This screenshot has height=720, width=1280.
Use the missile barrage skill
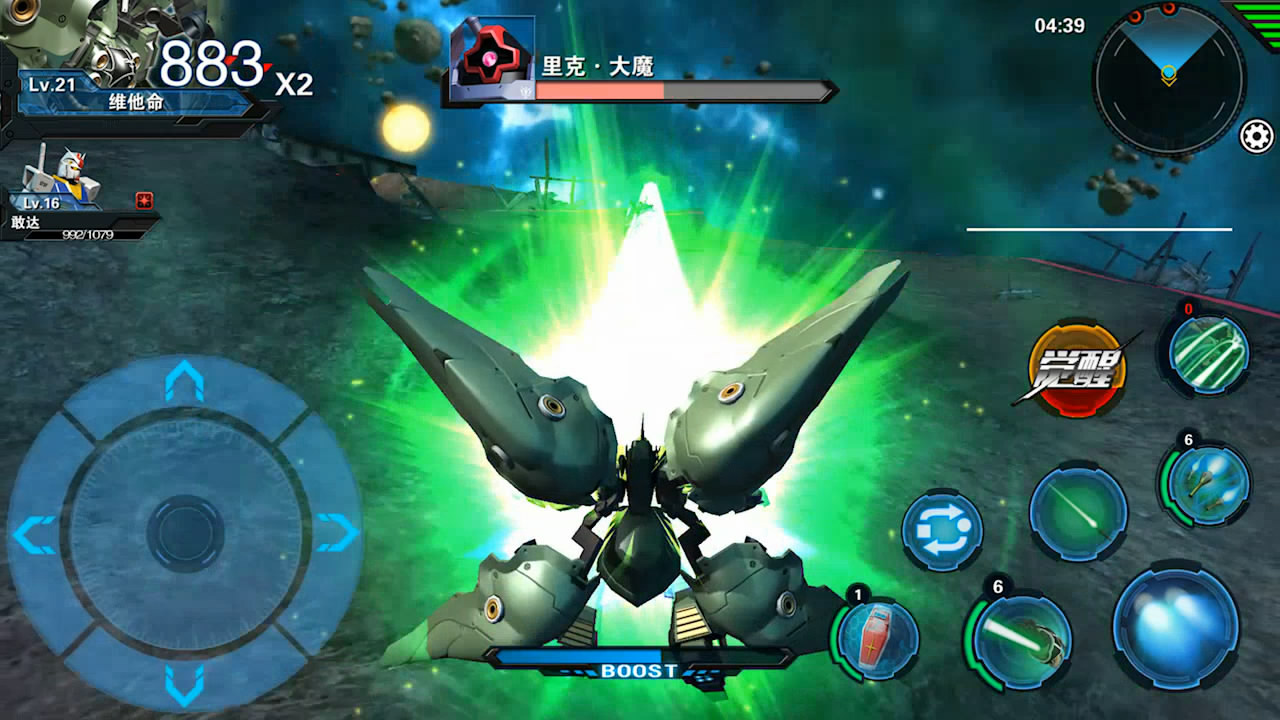pos(1208,485)
